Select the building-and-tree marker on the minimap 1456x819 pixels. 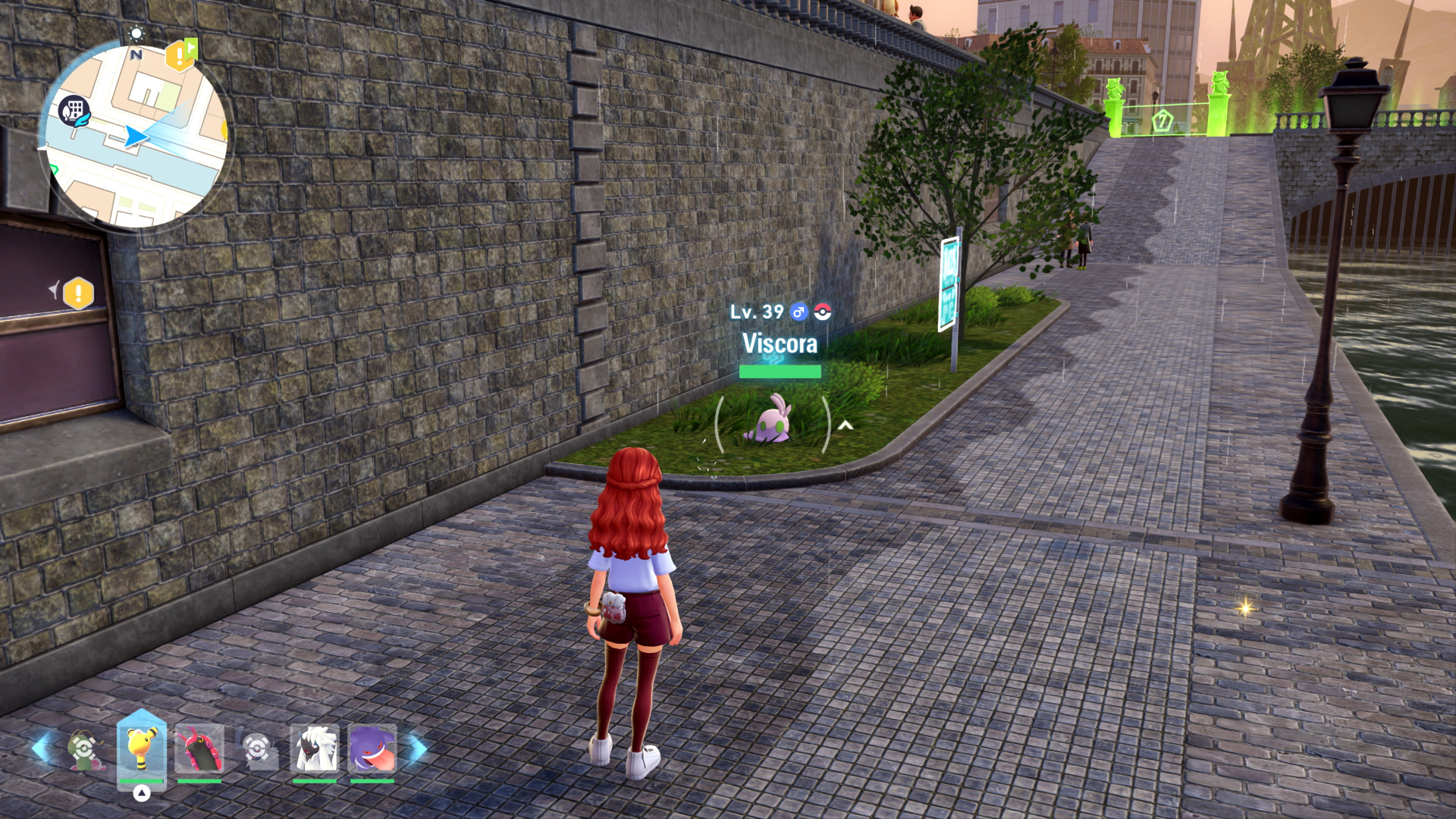pyautogui.click(x=74, y=111)
